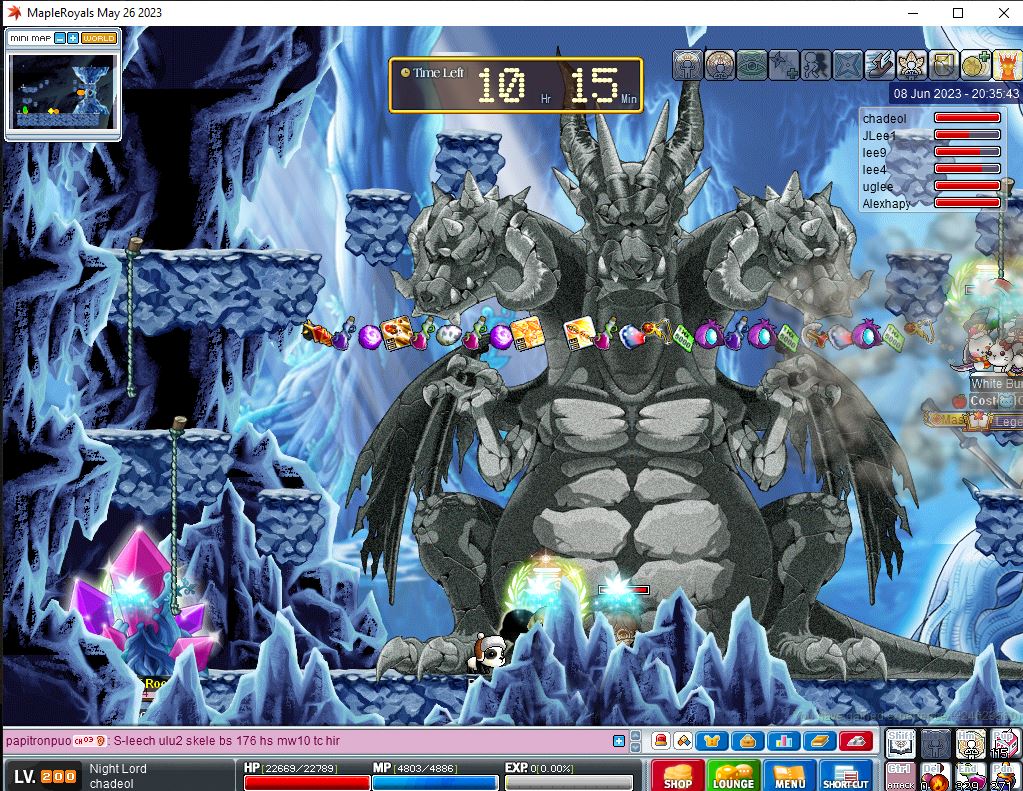Click the mini map view
The height and width of the screenshot is (791, 1023).
63,91
